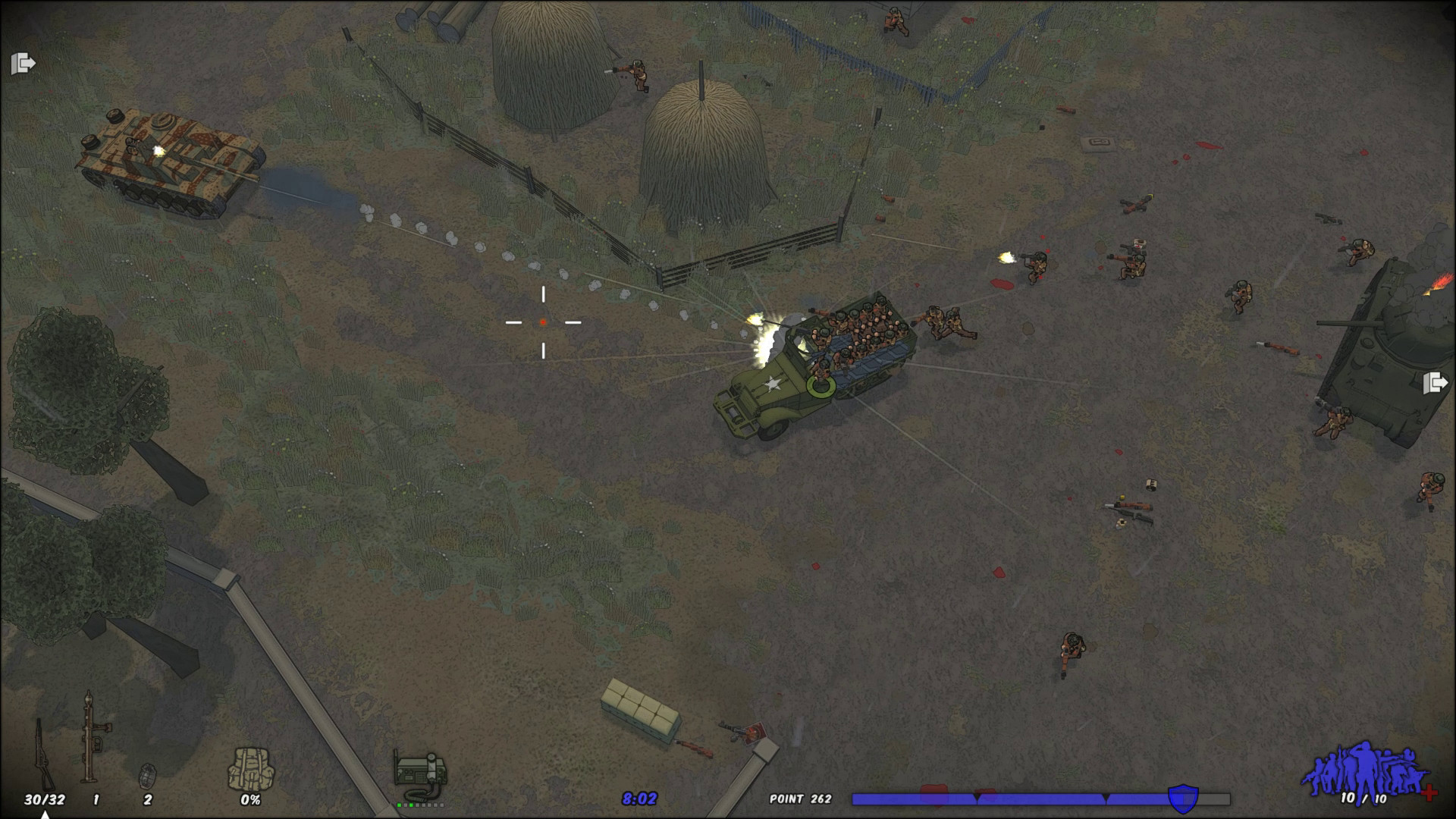Viewport: 1456px width, 819px height.
Task: Click the red crosshair aiming reticle
Action: point(544,322)
